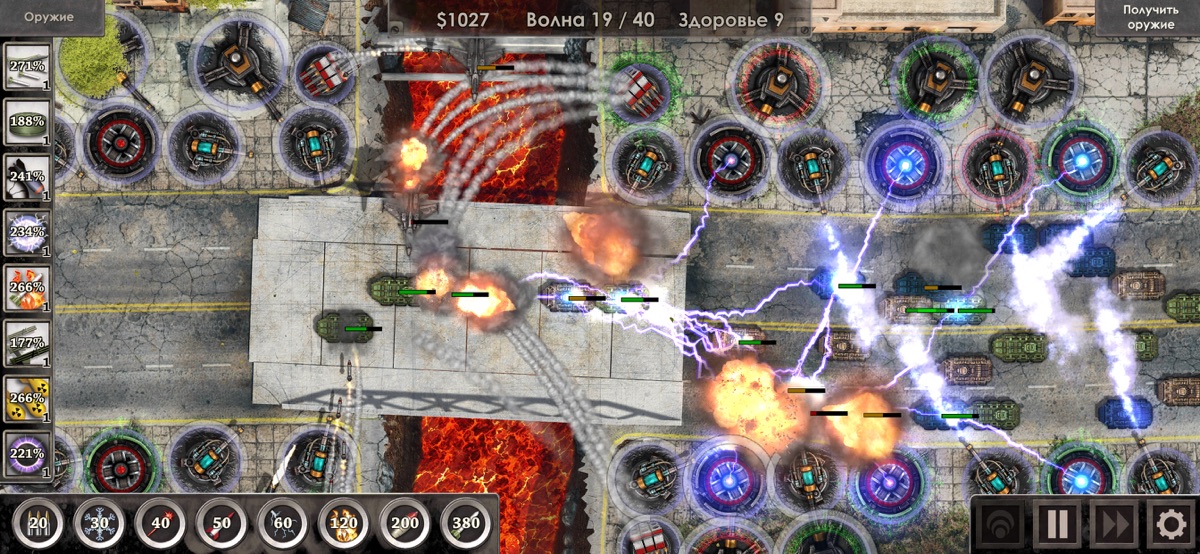Pick the 200-cost missile tower

pos(406,523)
